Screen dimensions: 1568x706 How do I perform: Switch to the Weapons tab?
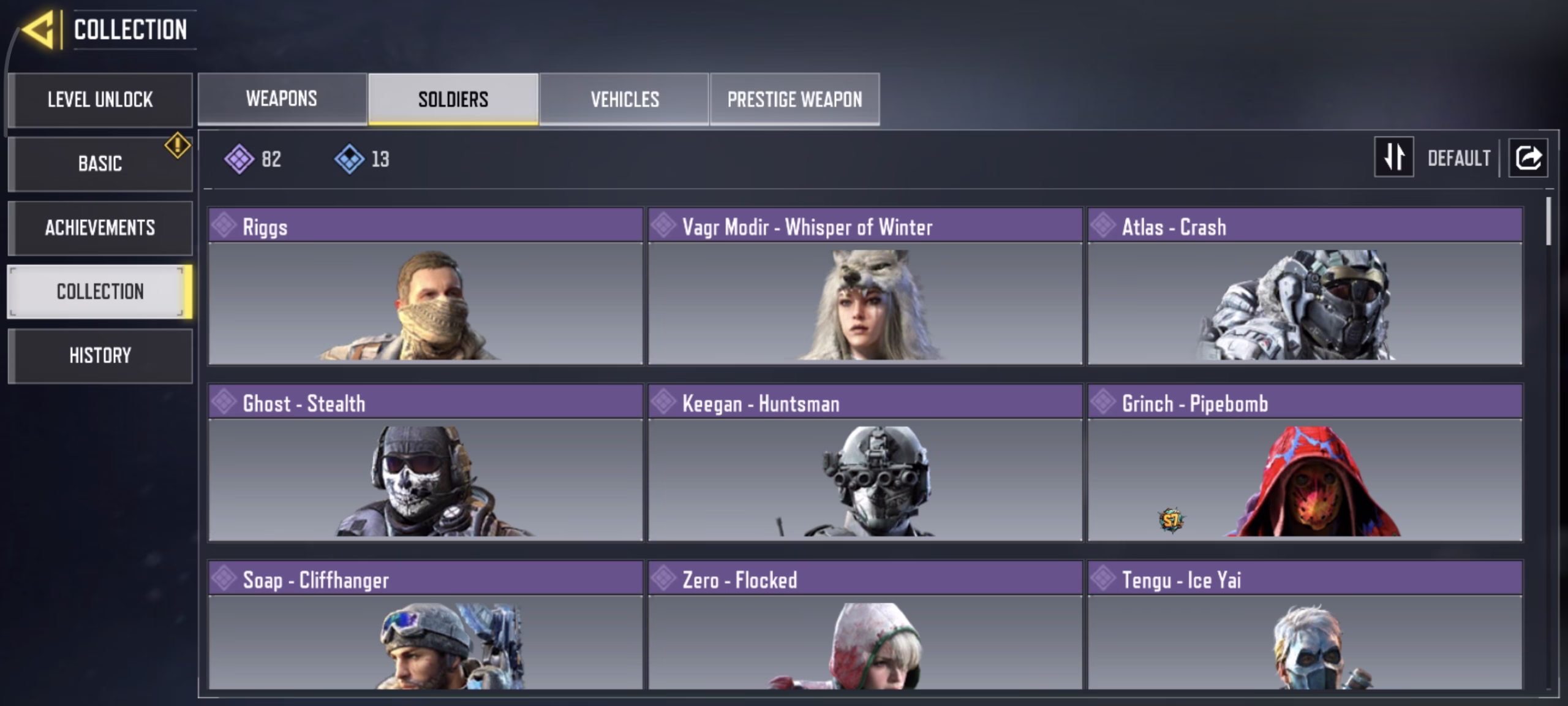pyautogui.click(x=282, y=99)
